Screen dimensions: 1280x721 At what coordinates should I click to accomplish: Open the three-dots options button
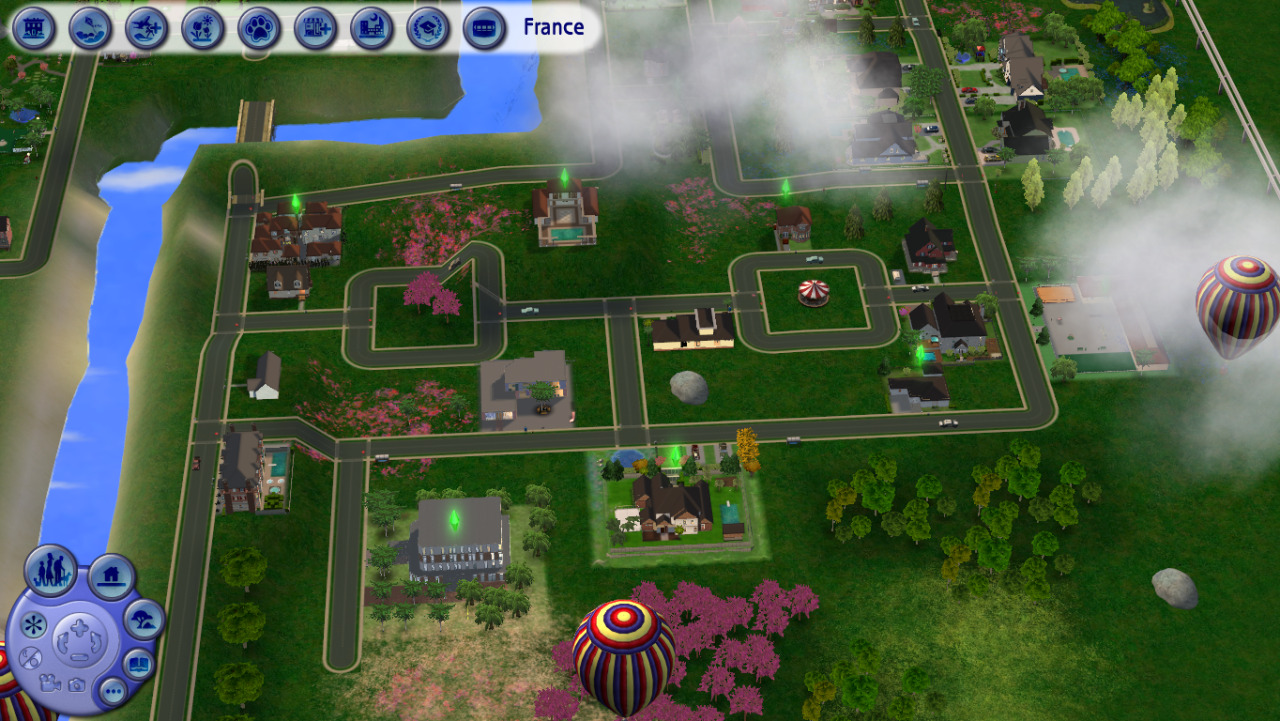tap(112, 691)
